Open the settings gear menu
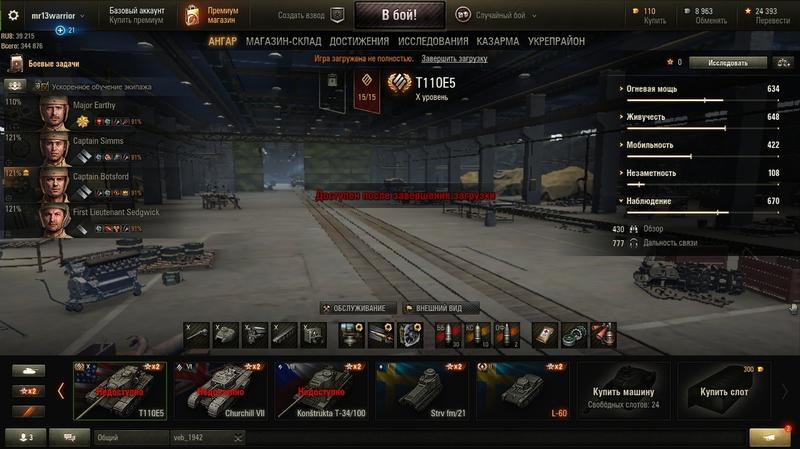800x449 pixels. tap(14, 15)
